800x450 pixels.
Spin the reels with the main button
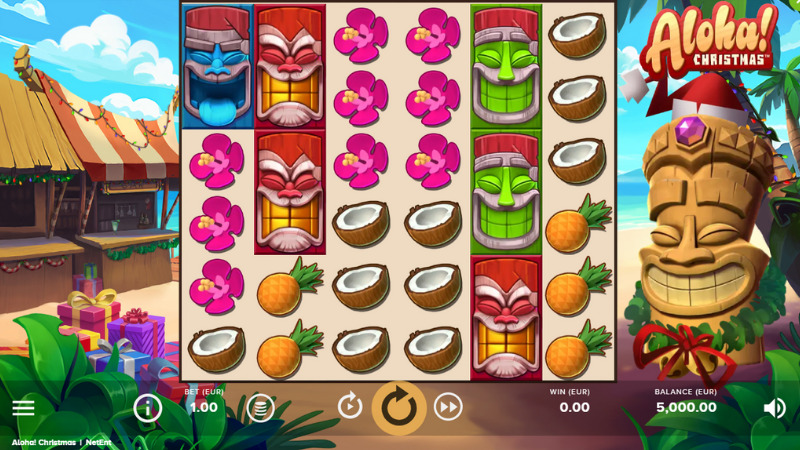pyautogui.click(x=399, y=408)
